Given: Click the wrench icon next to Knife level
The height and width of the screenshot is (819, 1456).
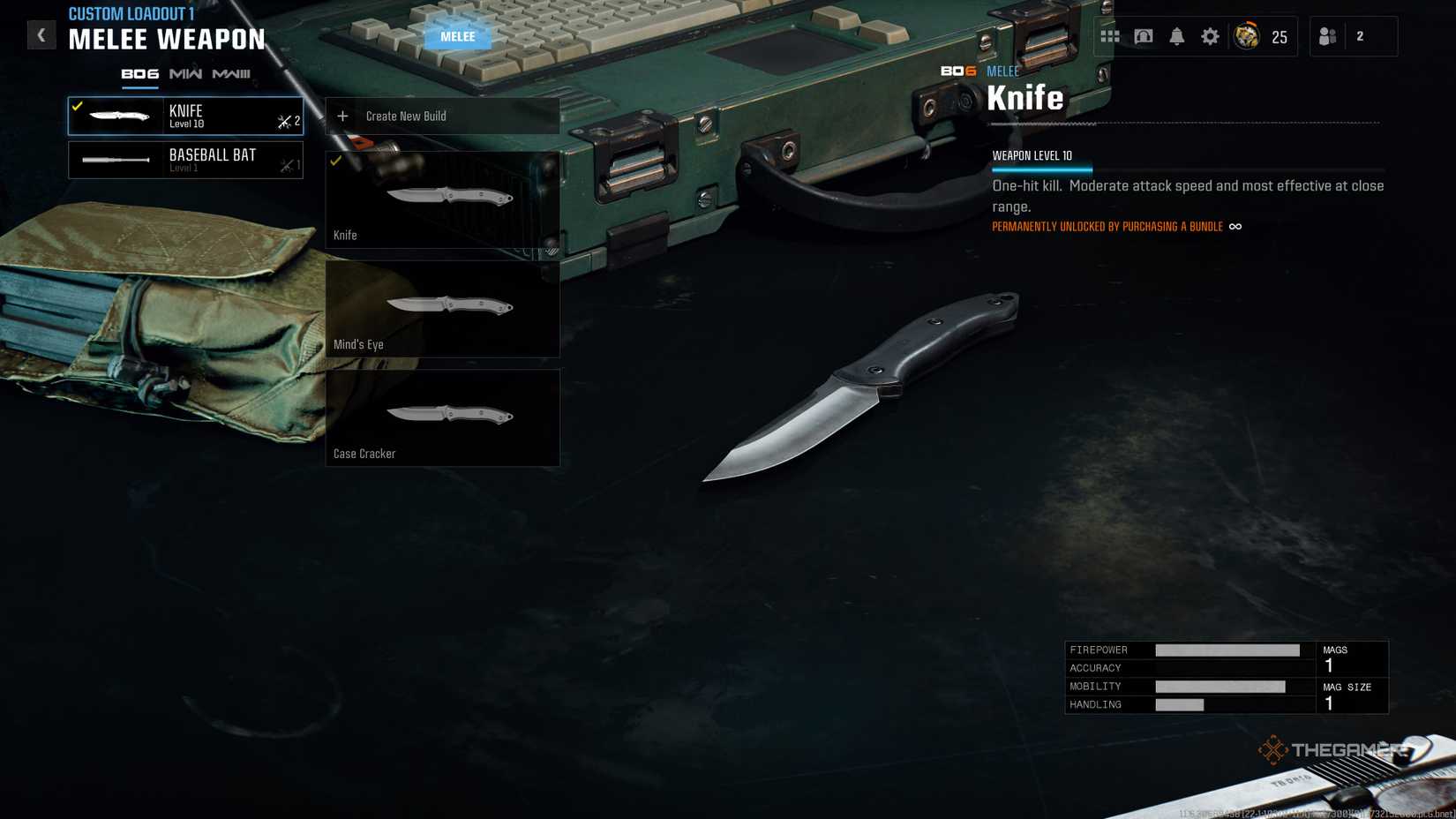Looking at the screenshot, I should [x=283, y=123].
